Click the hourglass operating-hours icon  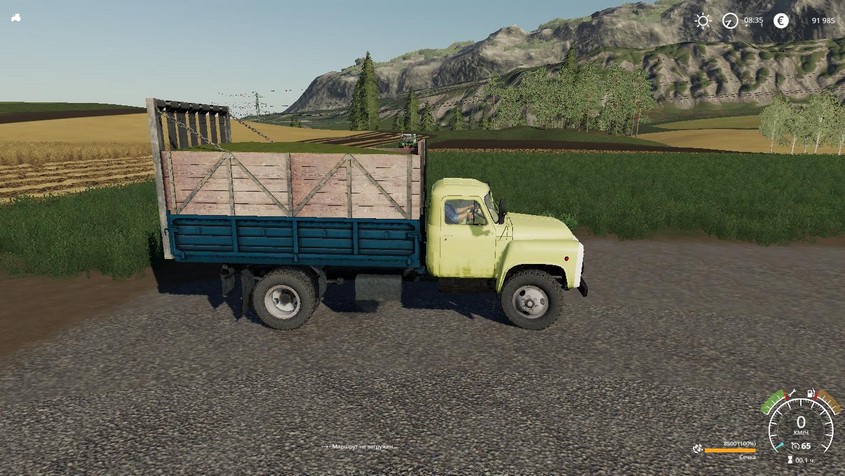tap(789, 460)
